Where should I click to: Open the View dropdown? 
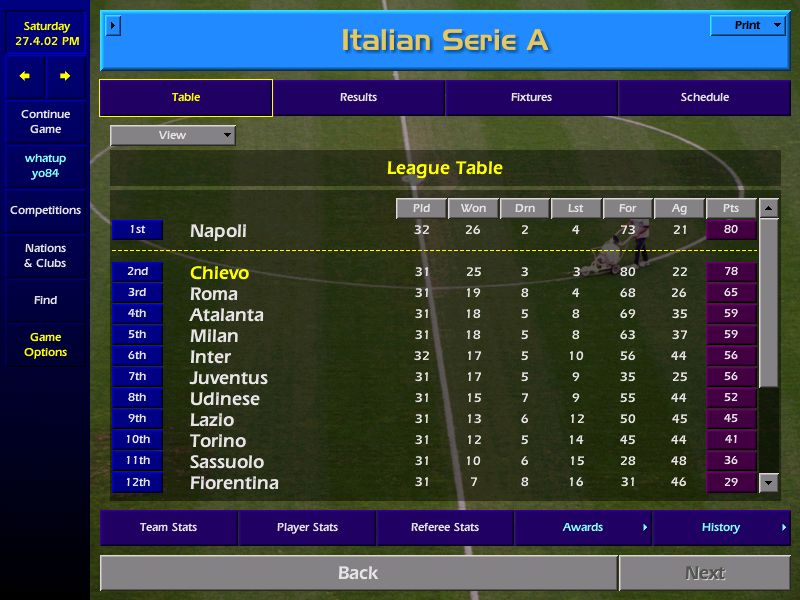[x=173, y=135]
